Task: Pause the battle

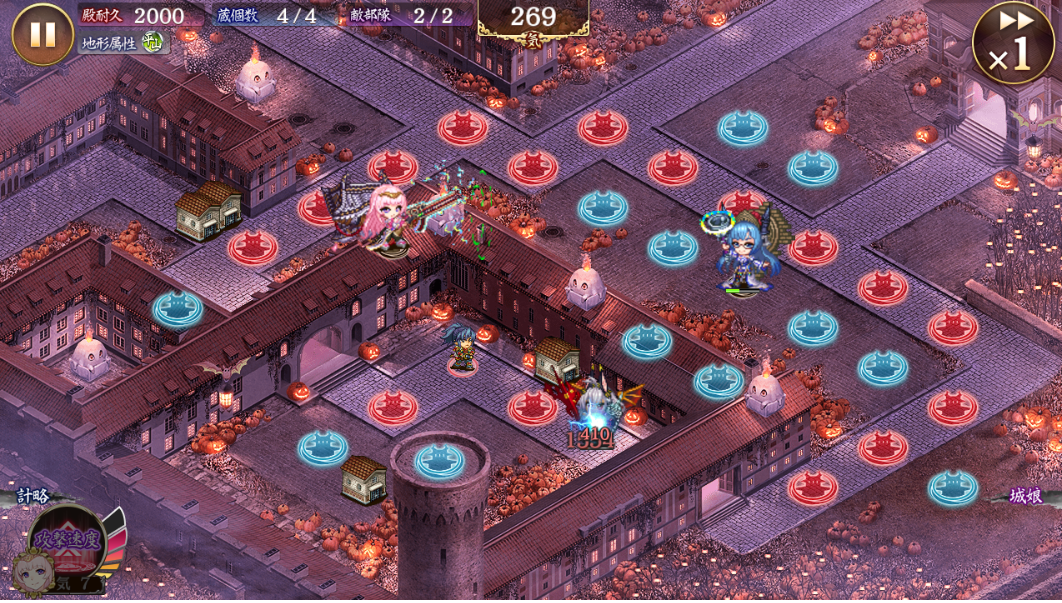Action: [x=42, y=35]
